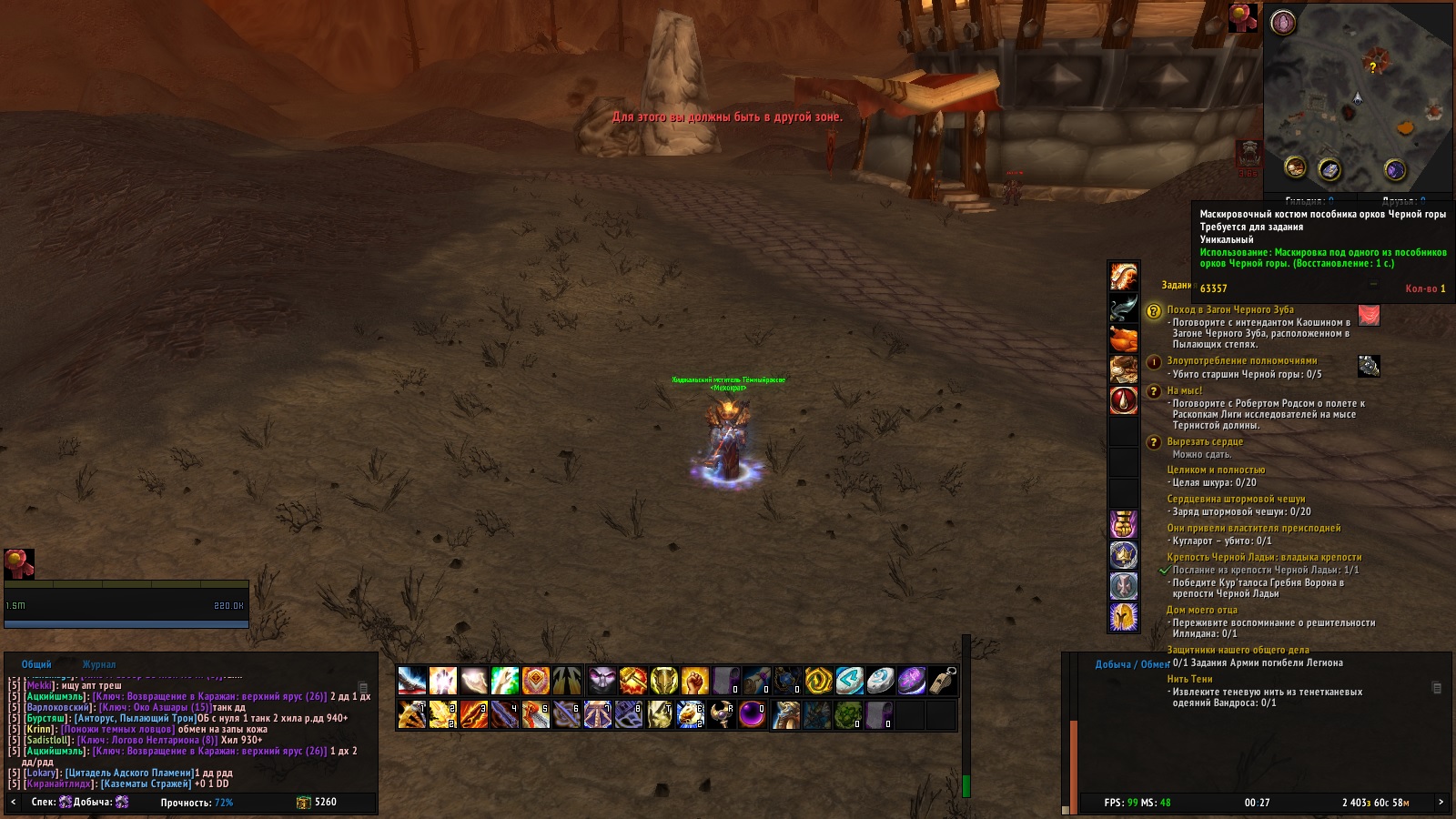Use the golden fist ability
Viewport: 1456px width, 819px height.
695,681
